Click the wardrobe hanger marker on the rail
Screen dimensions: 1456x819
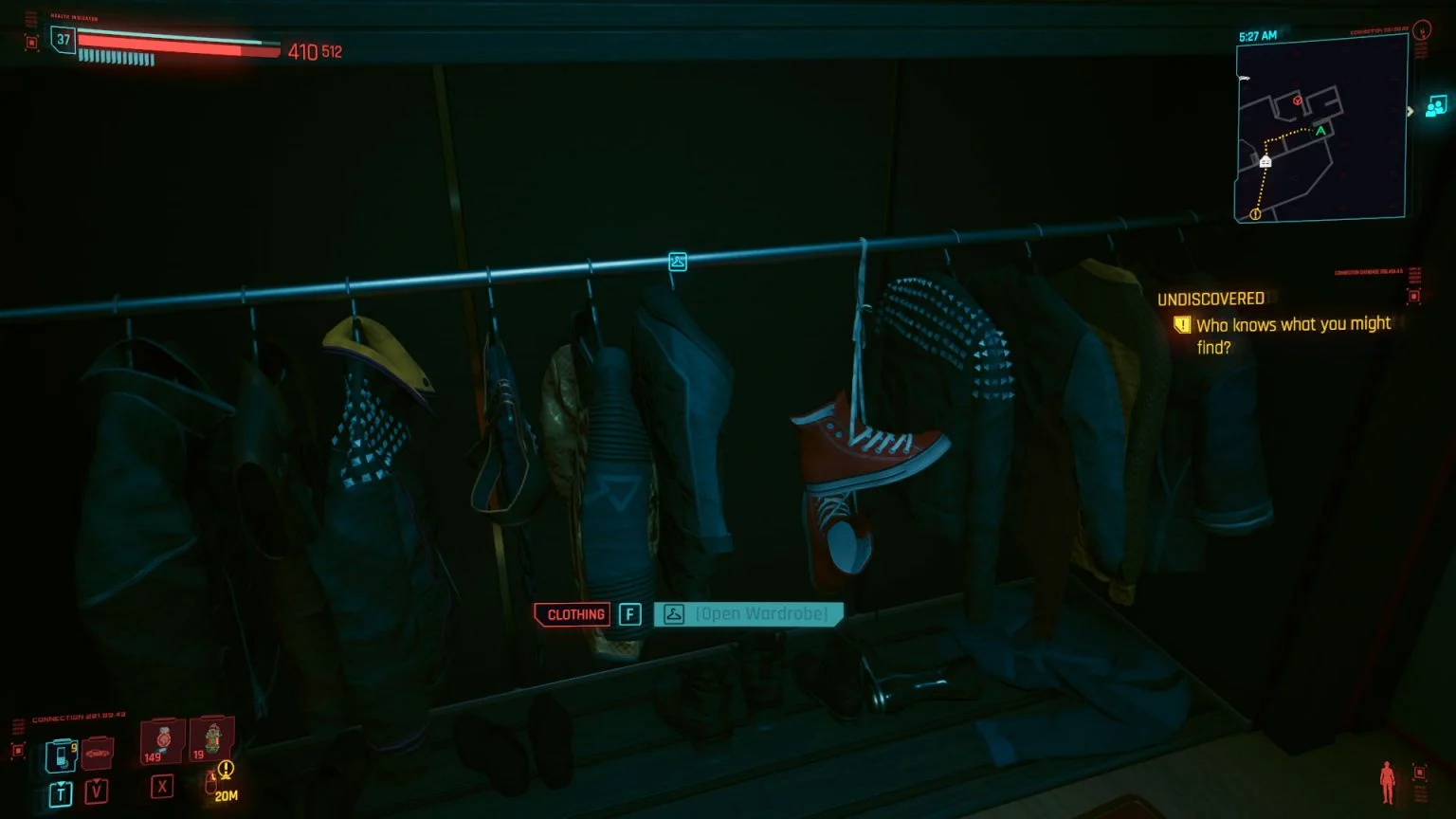[677, 261]
